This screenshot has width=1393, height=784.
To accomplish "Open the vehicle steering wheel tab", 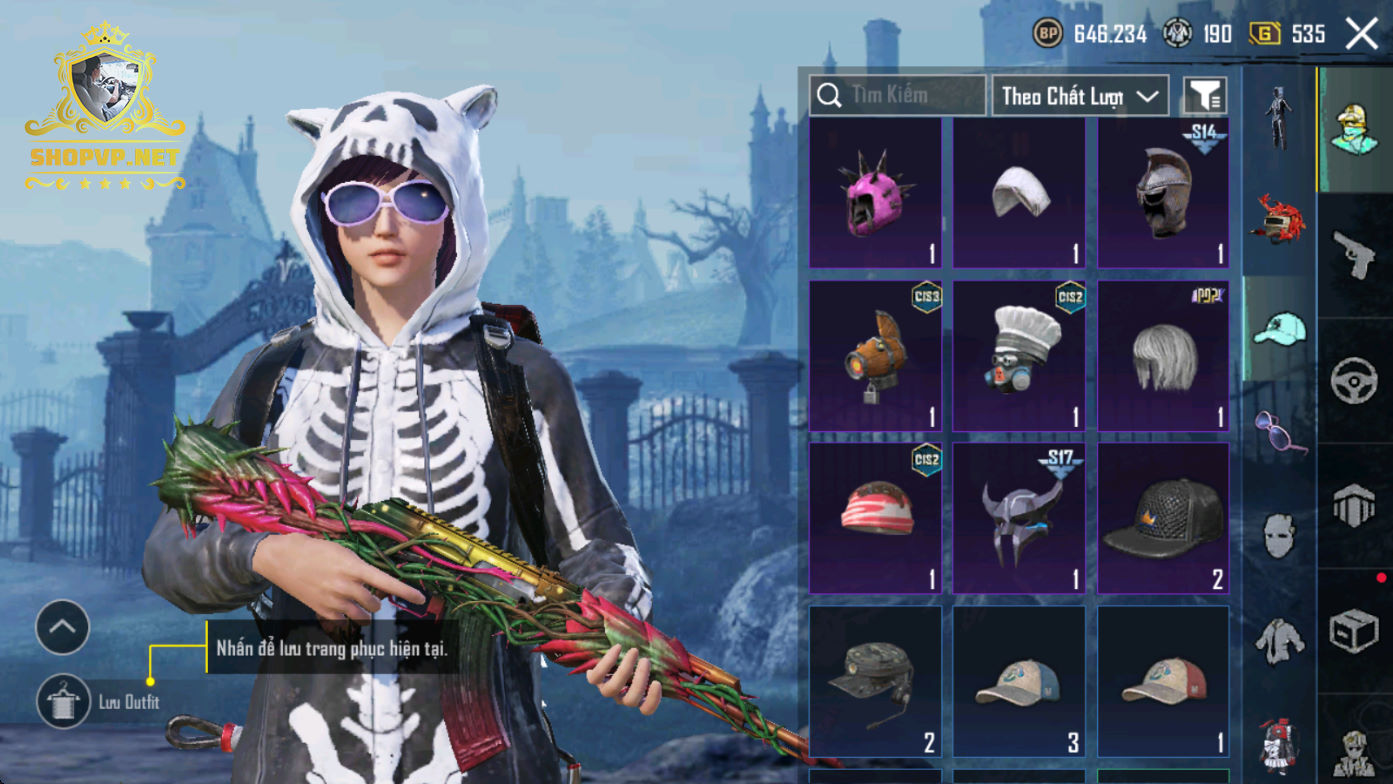I will coord(1355,381).
